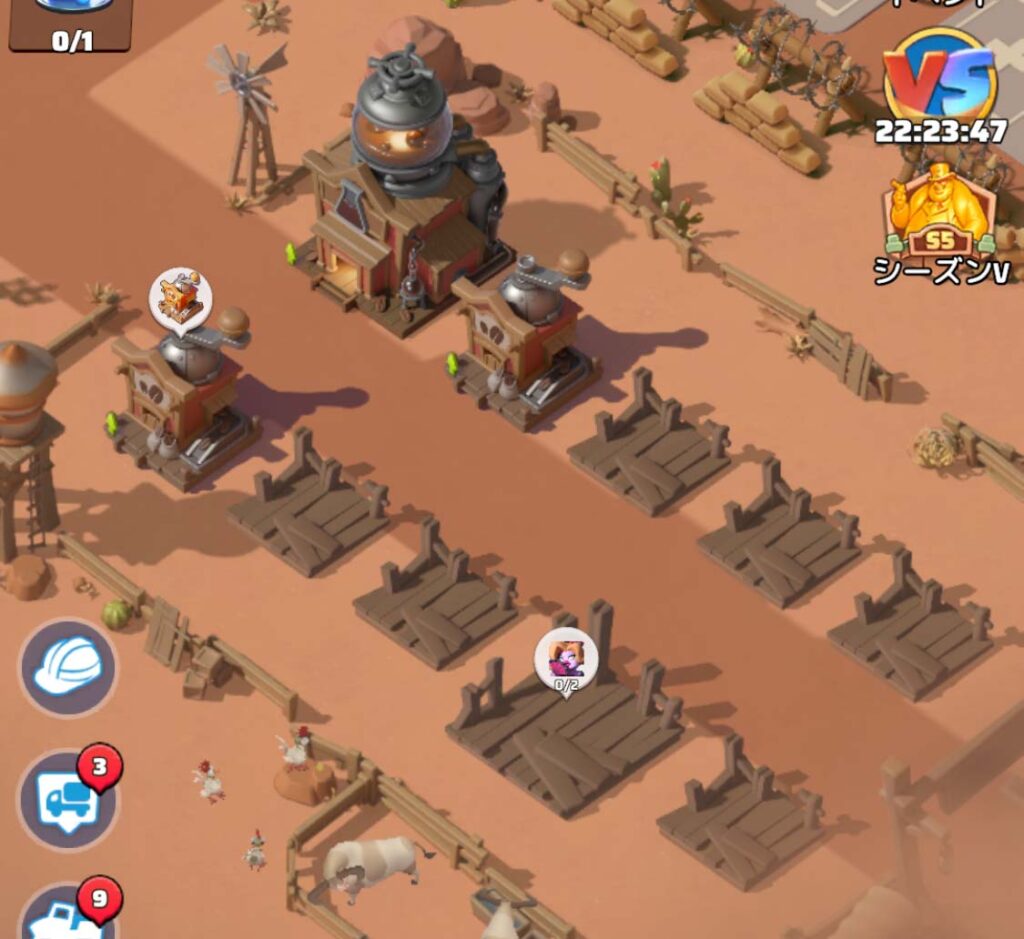Screen dimensions: 1024x939
Task: Tap the white hard hat construction button
Action: point(68,667)
